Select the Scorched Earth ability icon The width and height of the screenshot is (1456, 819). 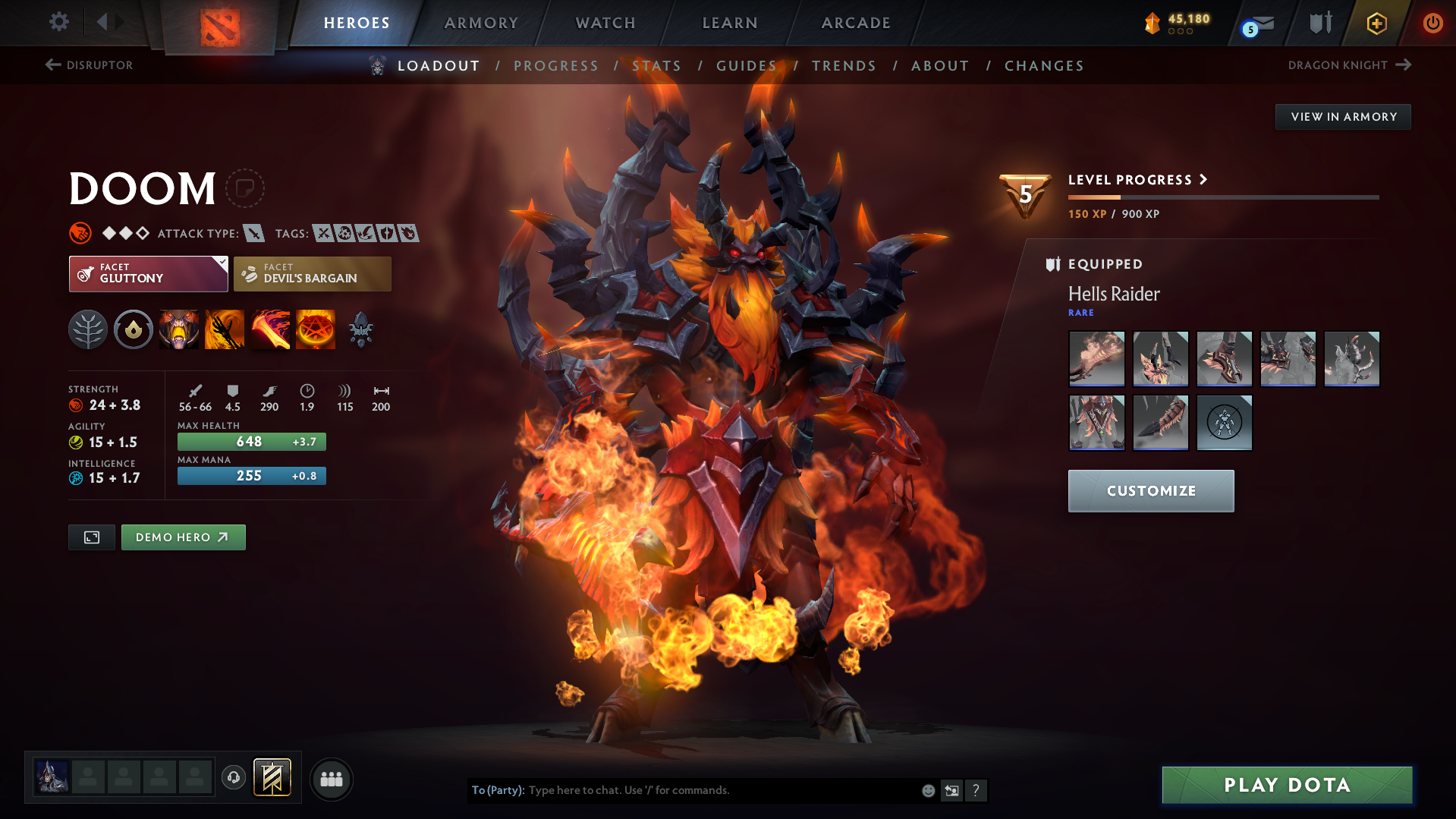tap(225, 329)
